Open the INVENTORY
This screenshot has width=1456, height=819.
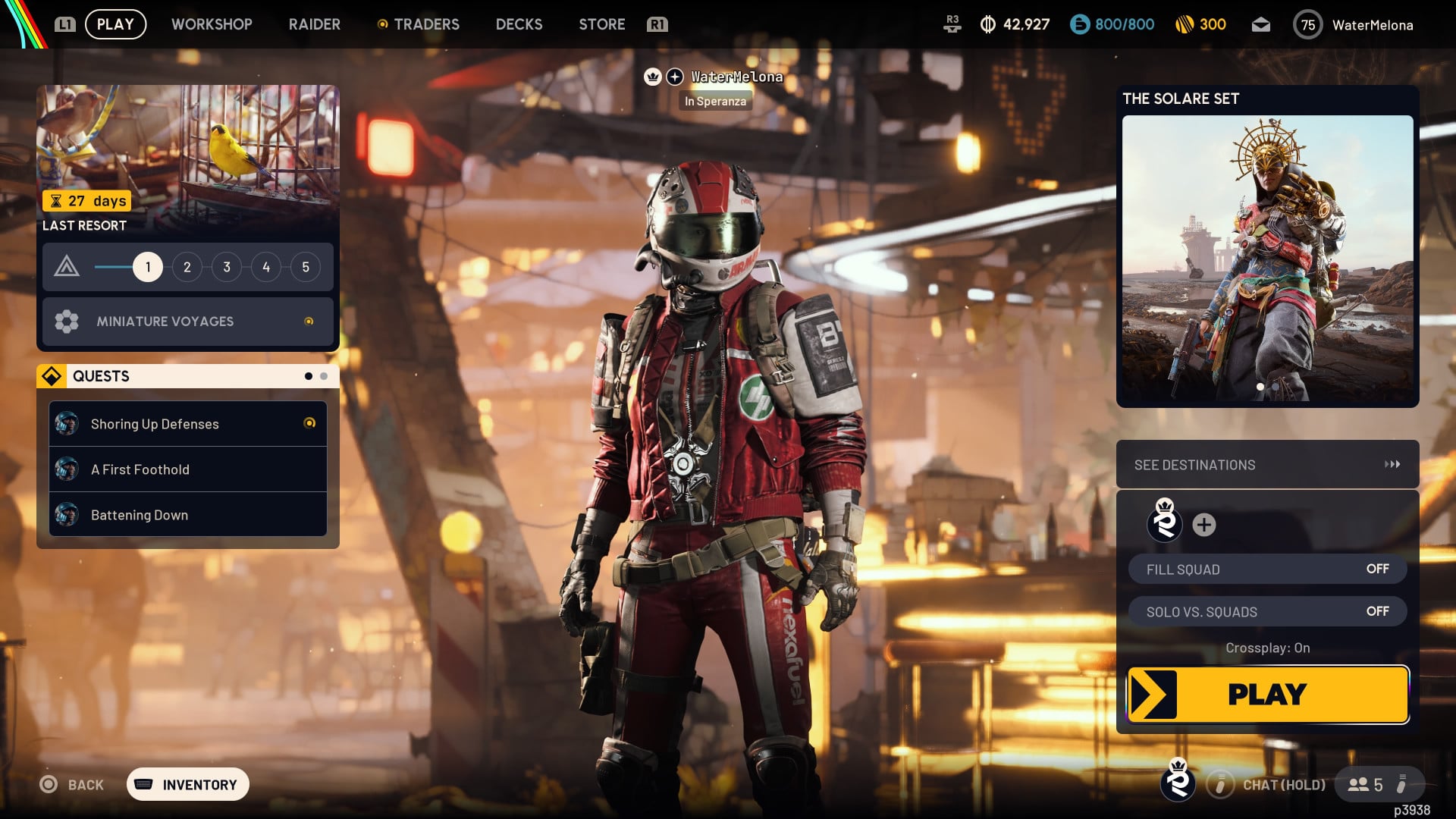tap(187, 784)
